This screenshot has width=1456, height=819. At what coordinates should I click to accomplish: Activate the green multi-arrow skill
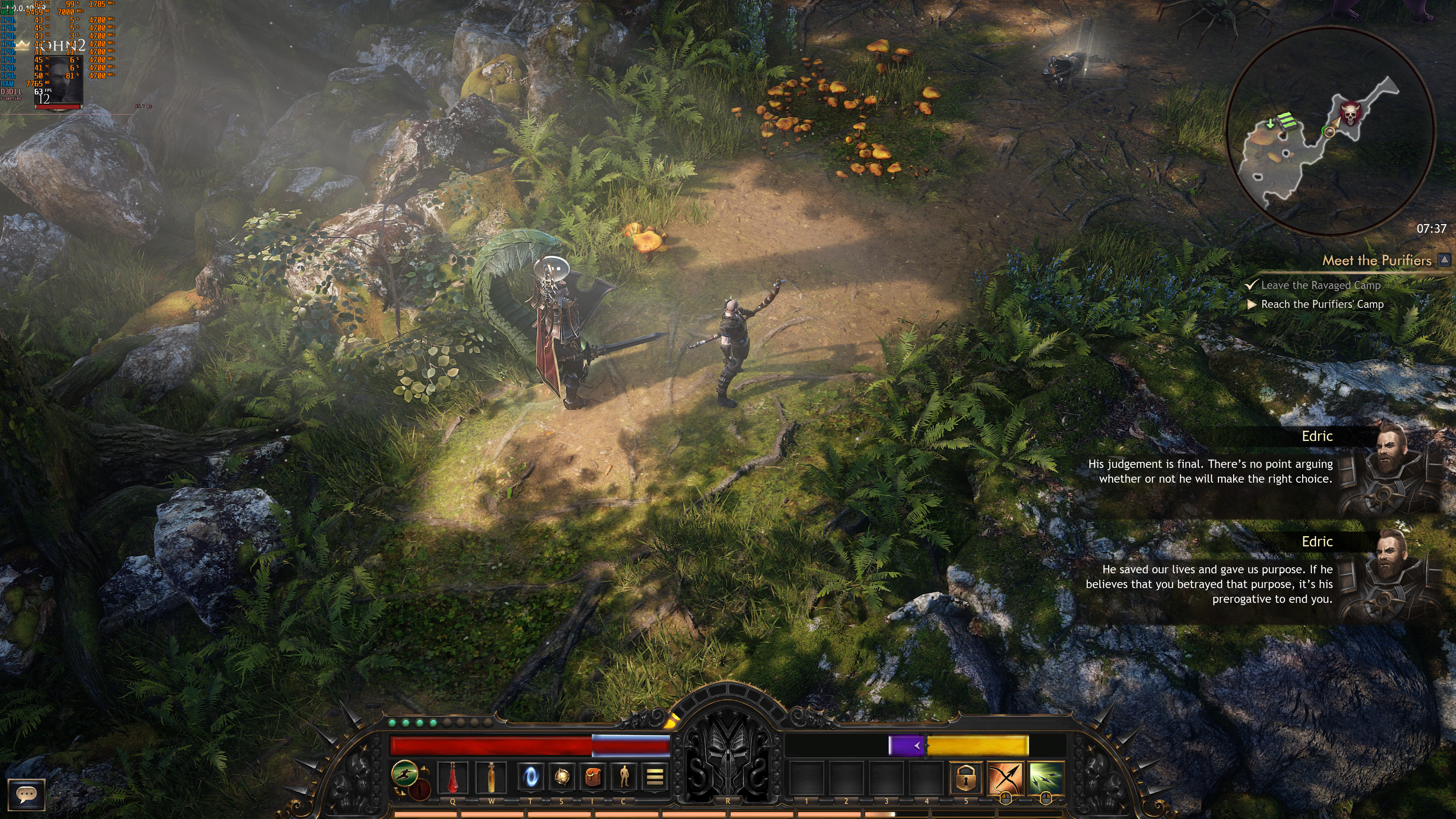click(x=1046, y=778)
